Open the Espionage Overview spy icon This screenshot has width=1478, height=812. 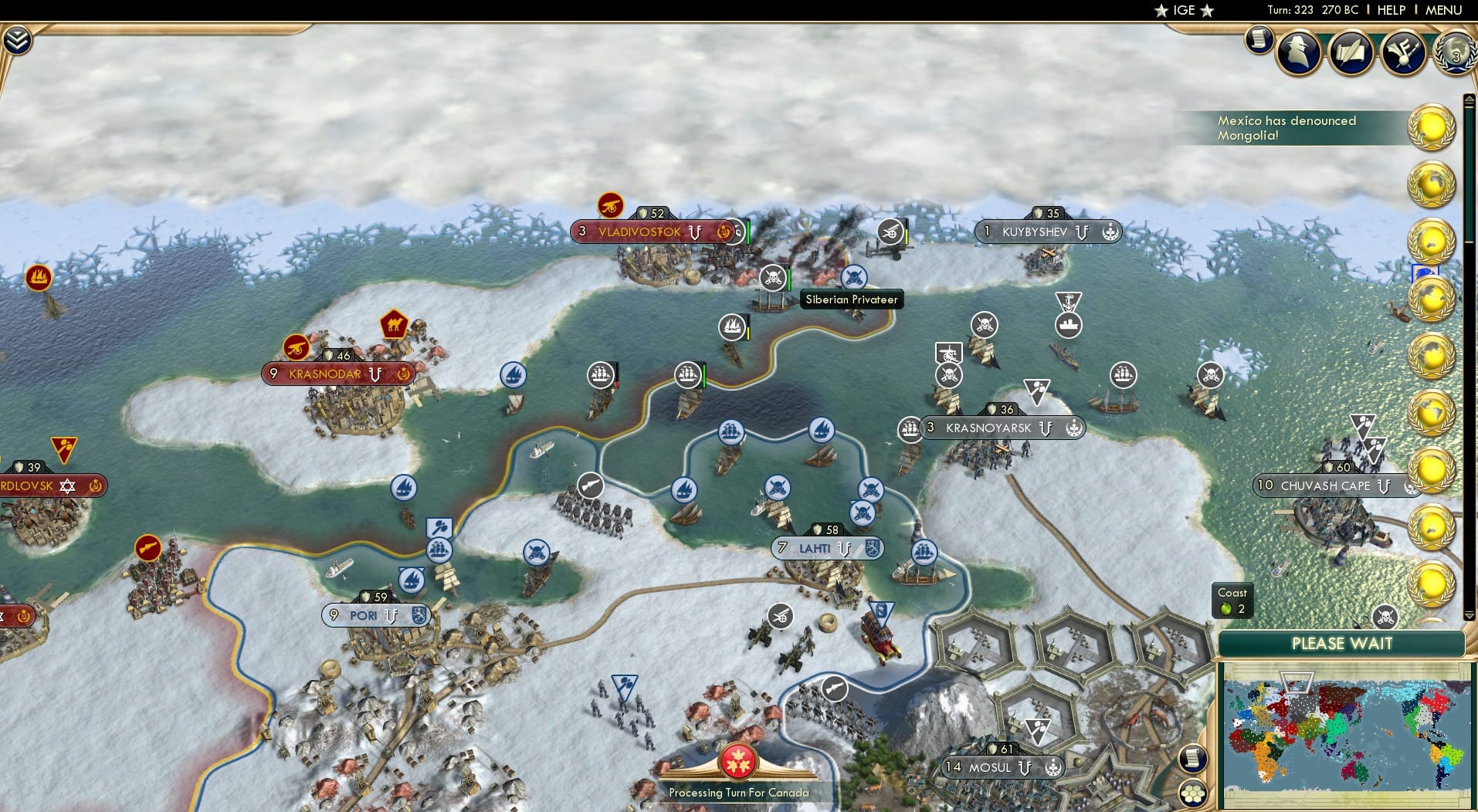(1298, 51)
